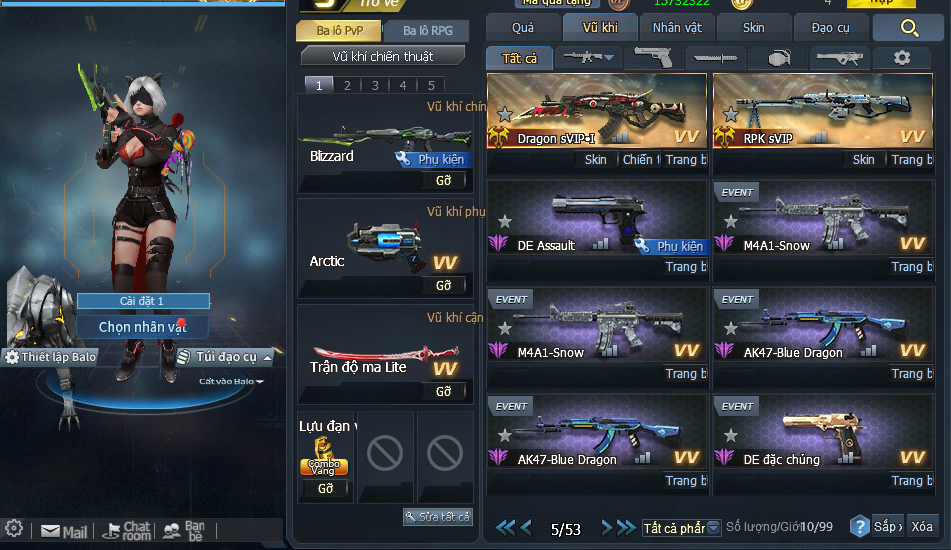Open the Vũ khí chiến thuật panel
Image resolution: width=951 pixels, height=550 pixels.
click(384, 56)
